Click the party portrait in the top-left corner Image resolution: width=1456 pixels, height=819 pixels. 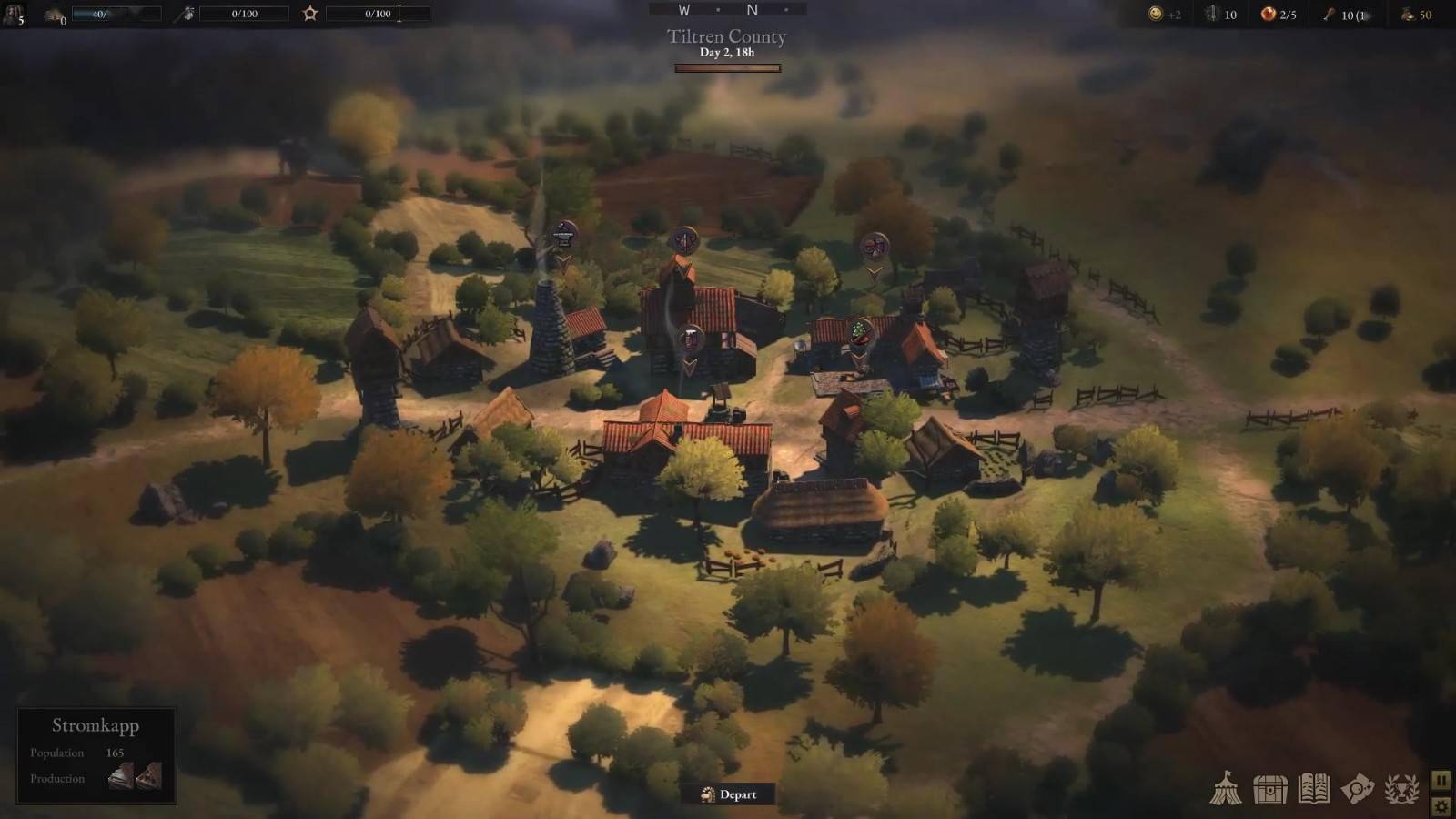(13, 13)
